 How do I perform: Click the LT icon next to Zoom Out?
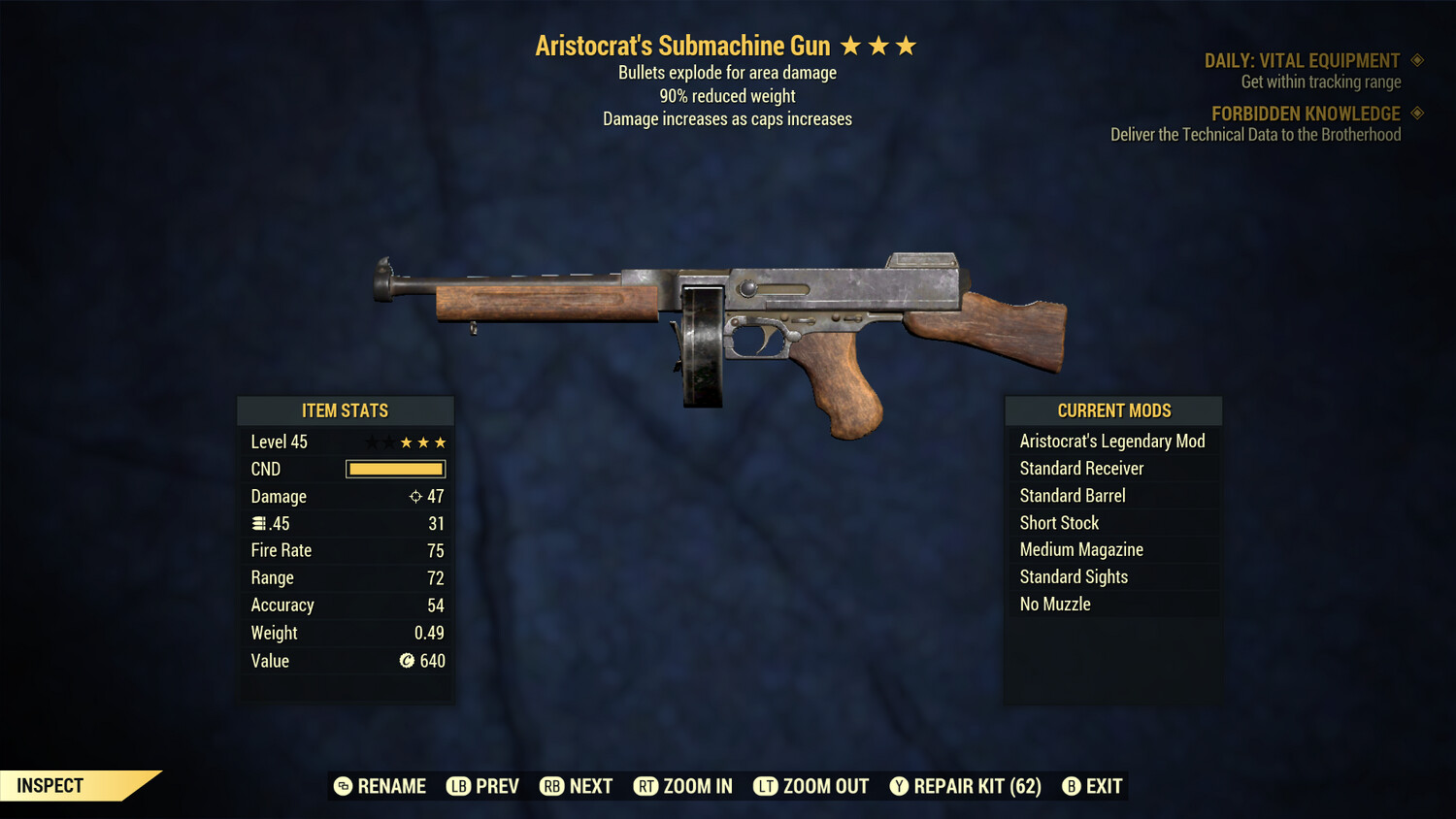(x=765, y=786)
